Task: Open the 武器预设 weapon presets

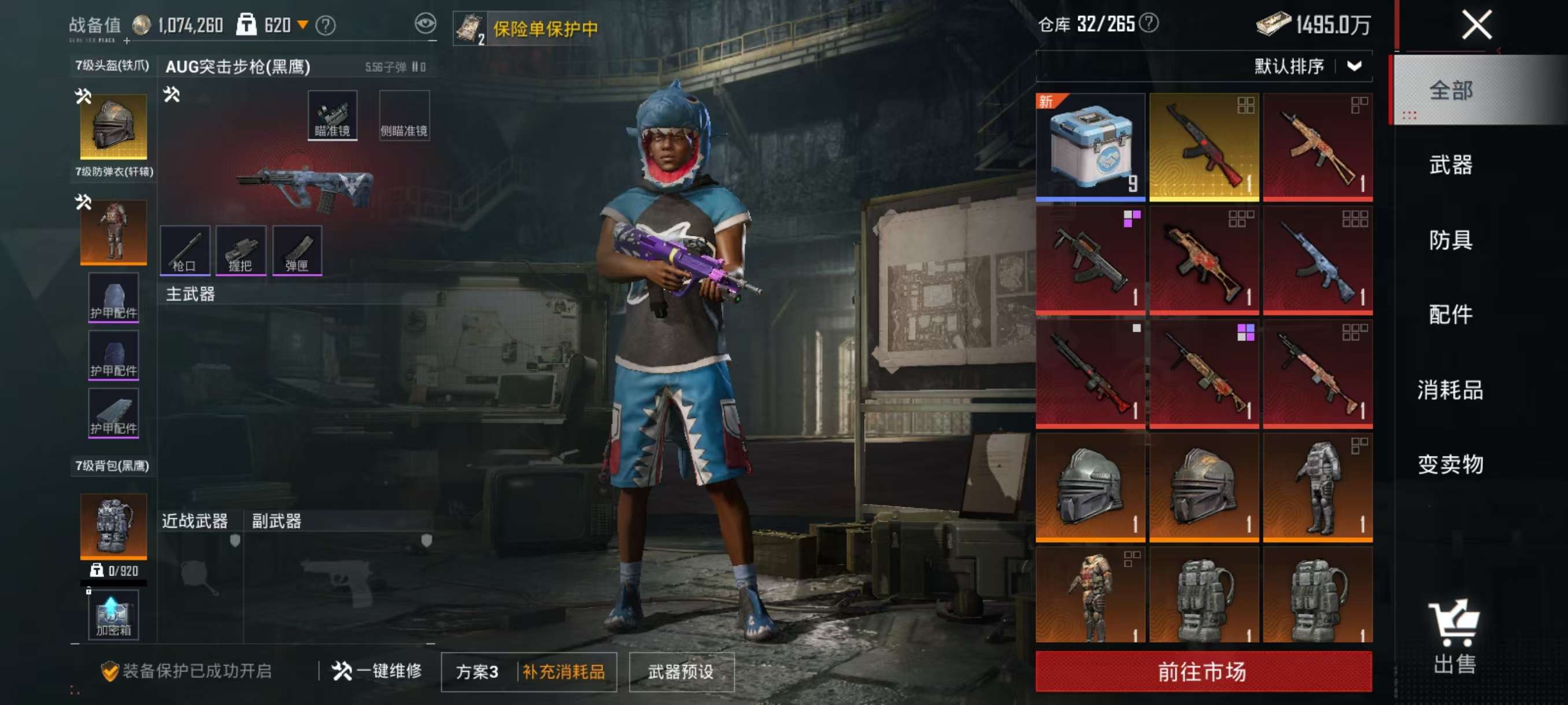Action: [x=681, y=671]
